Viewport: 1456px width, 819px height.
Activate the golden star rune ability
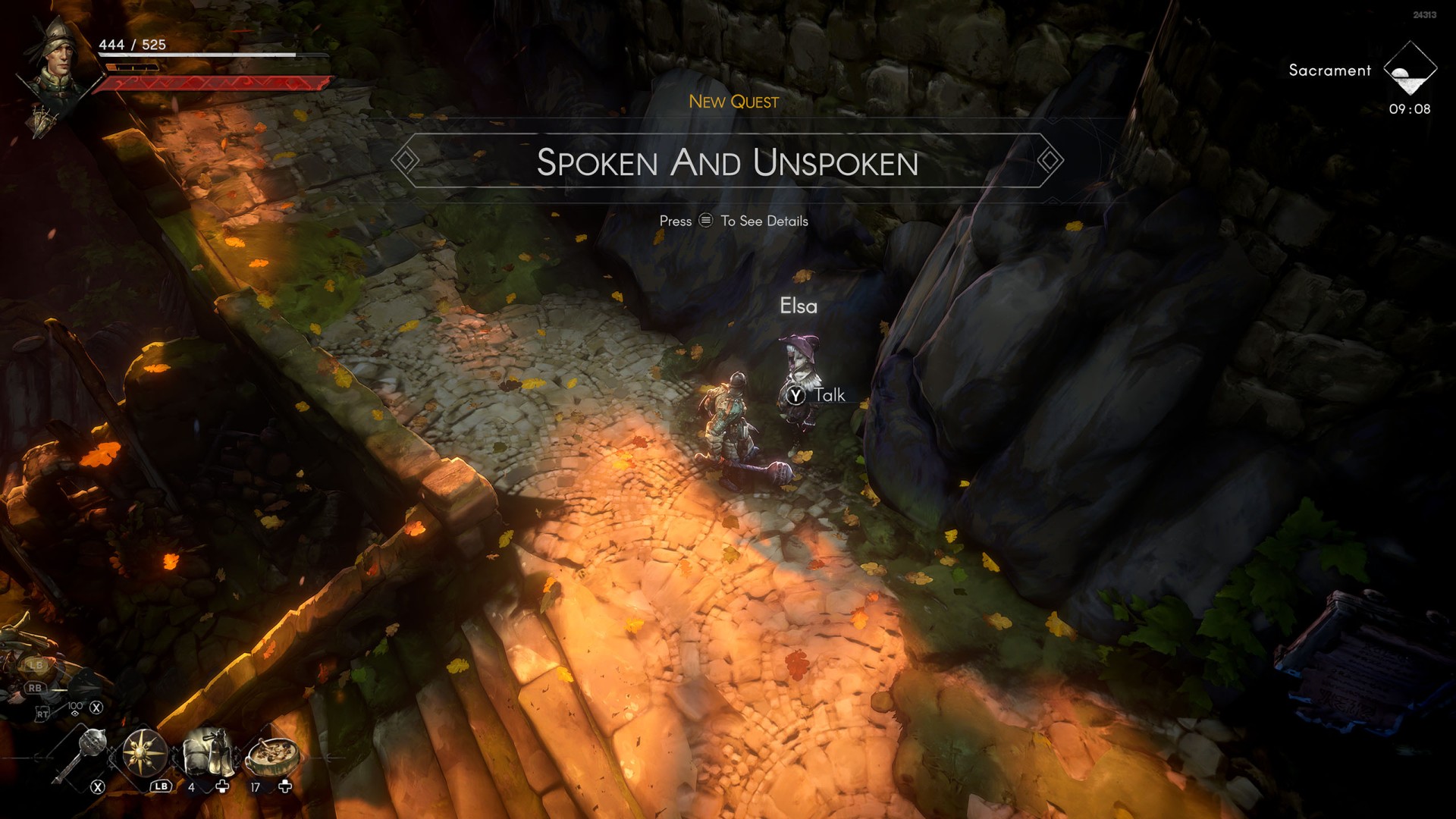click(x=144, y=753)
